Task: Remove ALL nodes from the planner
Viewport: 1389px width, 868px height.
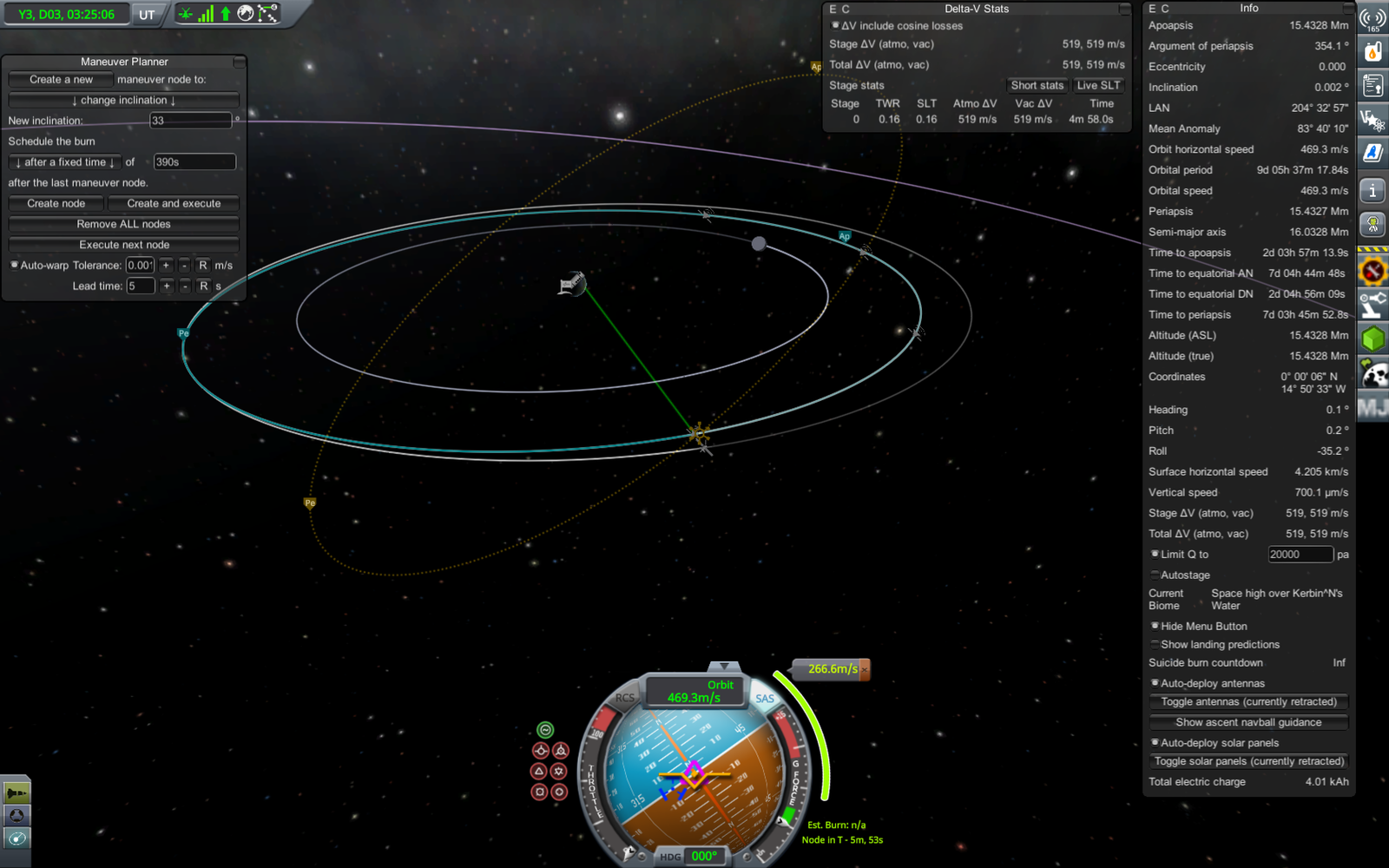Action: point(123,224)
